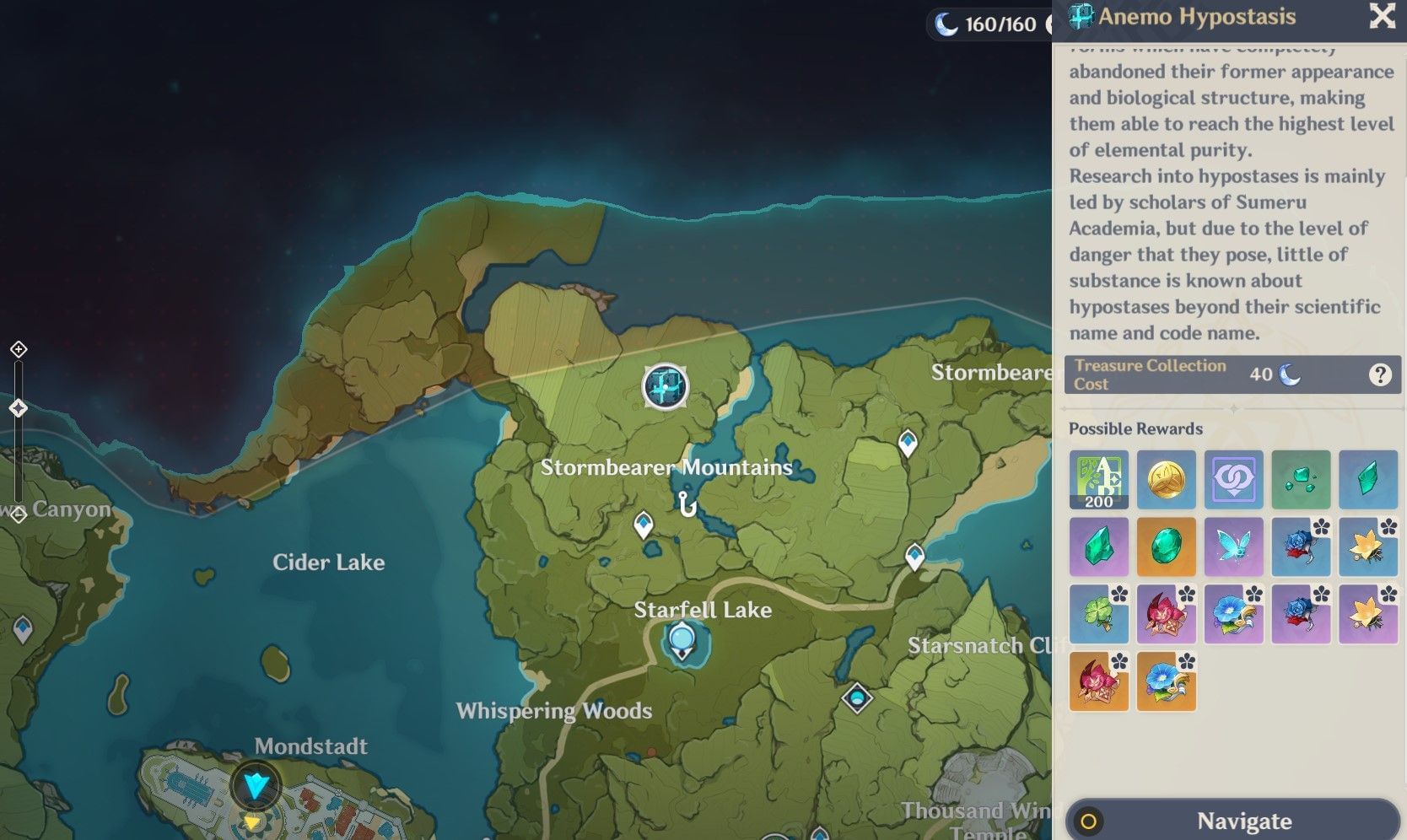Select the fishing hook map marker
1407x840 pixels.
[687, 504]
